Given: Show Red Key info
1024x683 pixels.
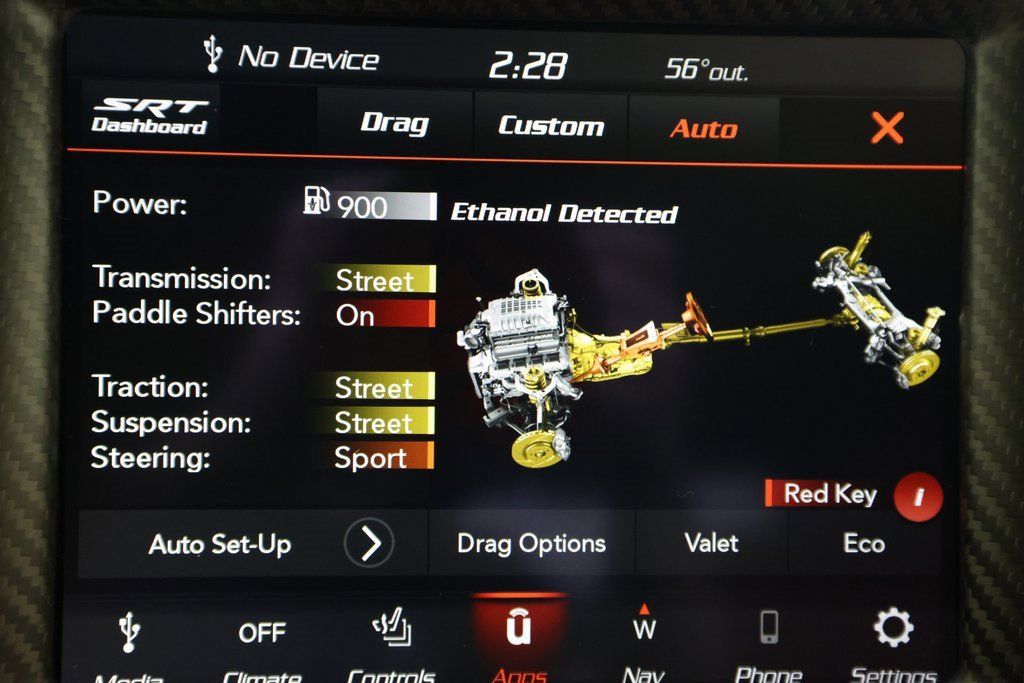Looking at the screenshot, I should (x=918, y=497).
